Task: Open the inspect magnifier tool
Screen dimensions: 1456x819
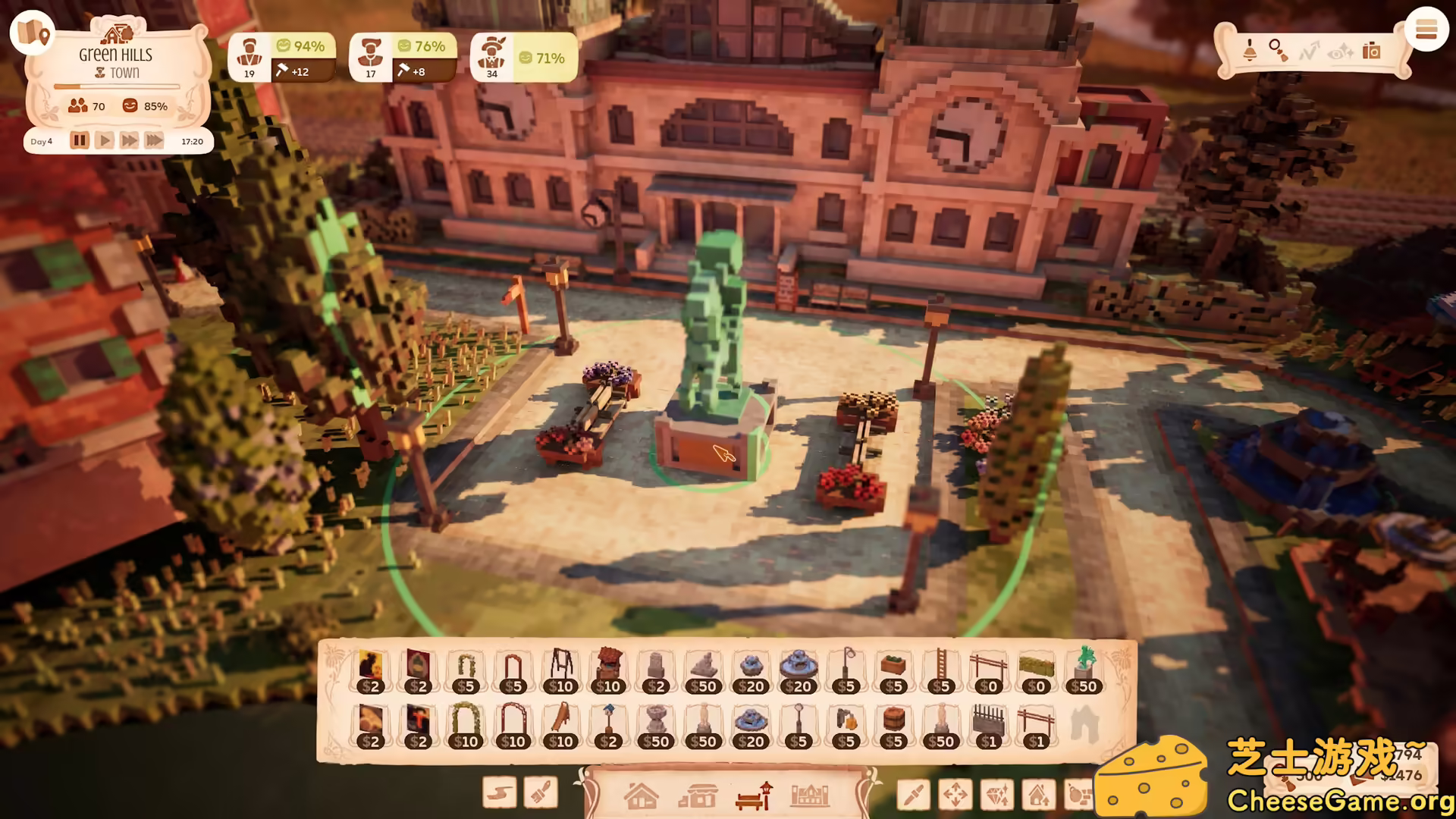Action: tap(1278, 49)
